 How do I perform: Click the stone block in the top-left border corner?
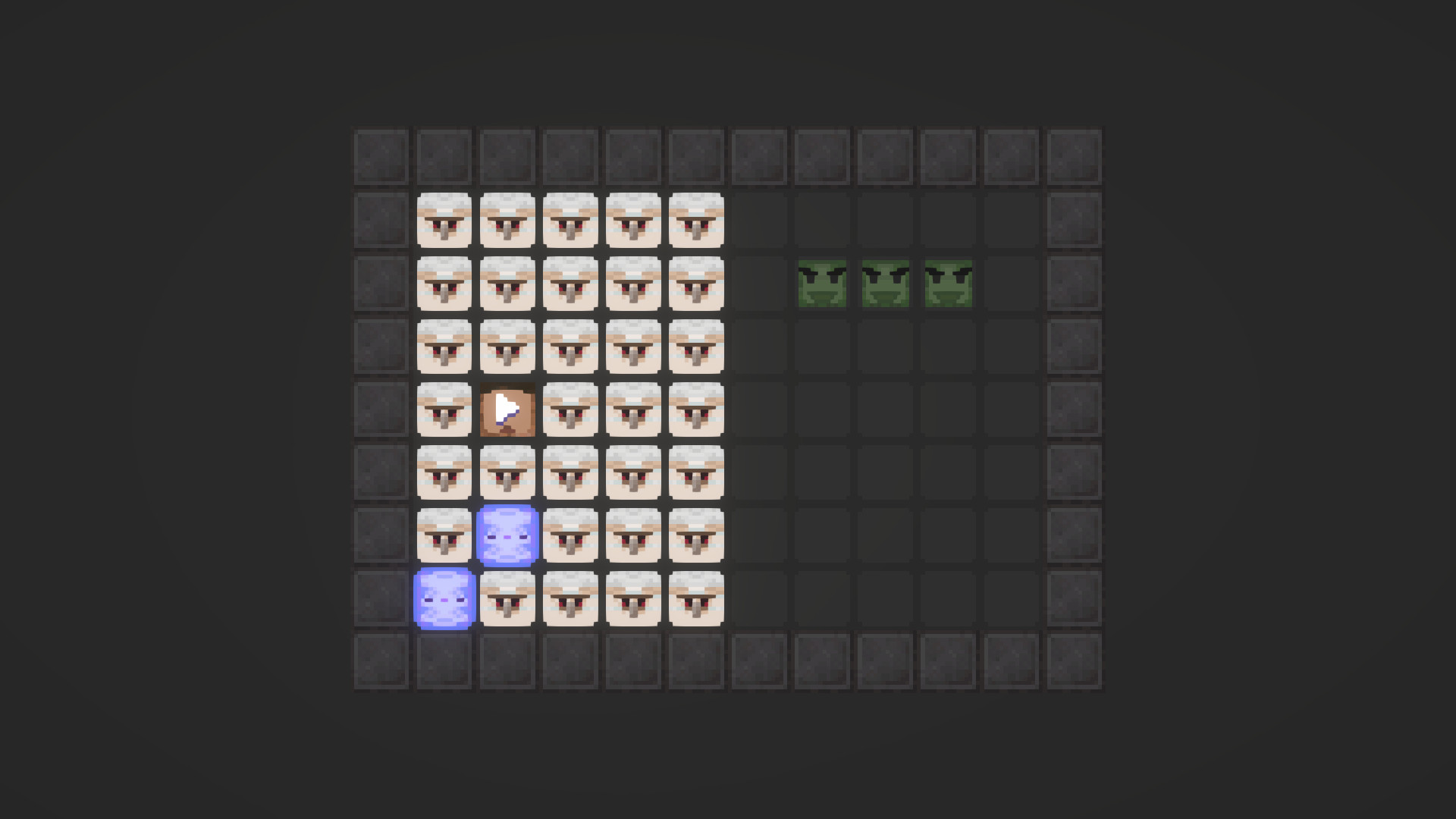pyautogui.click(x=381, y=156)
